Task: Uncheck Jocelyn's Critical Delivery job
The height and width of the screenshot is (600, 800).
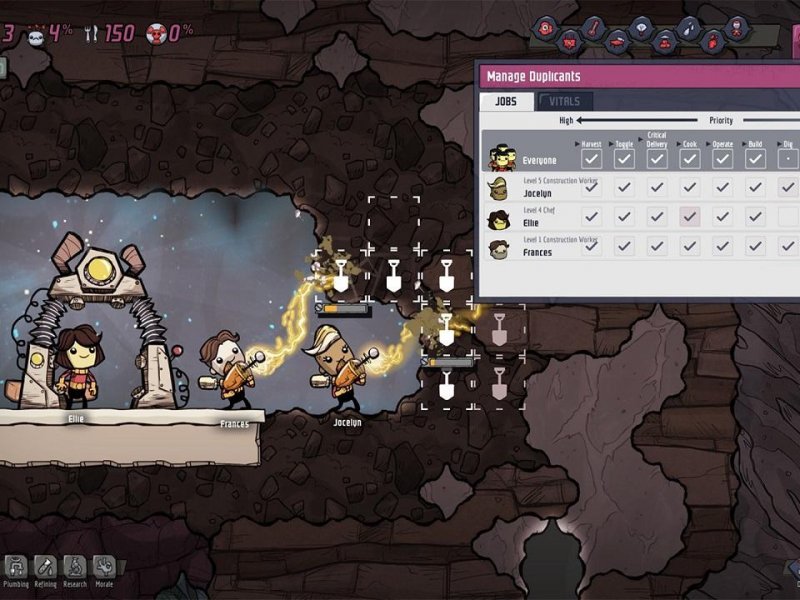Action: 657,187
